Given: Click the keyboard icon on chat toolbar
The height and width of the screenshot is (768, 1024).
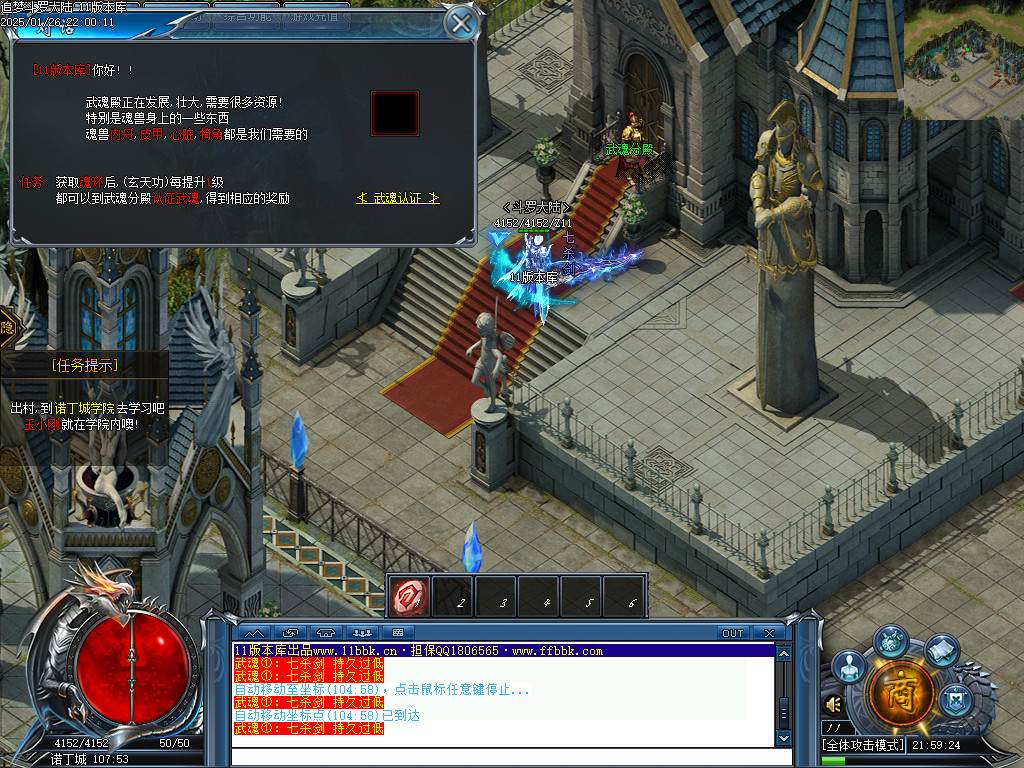Looking at the screenshot, I should coord(397,633).
